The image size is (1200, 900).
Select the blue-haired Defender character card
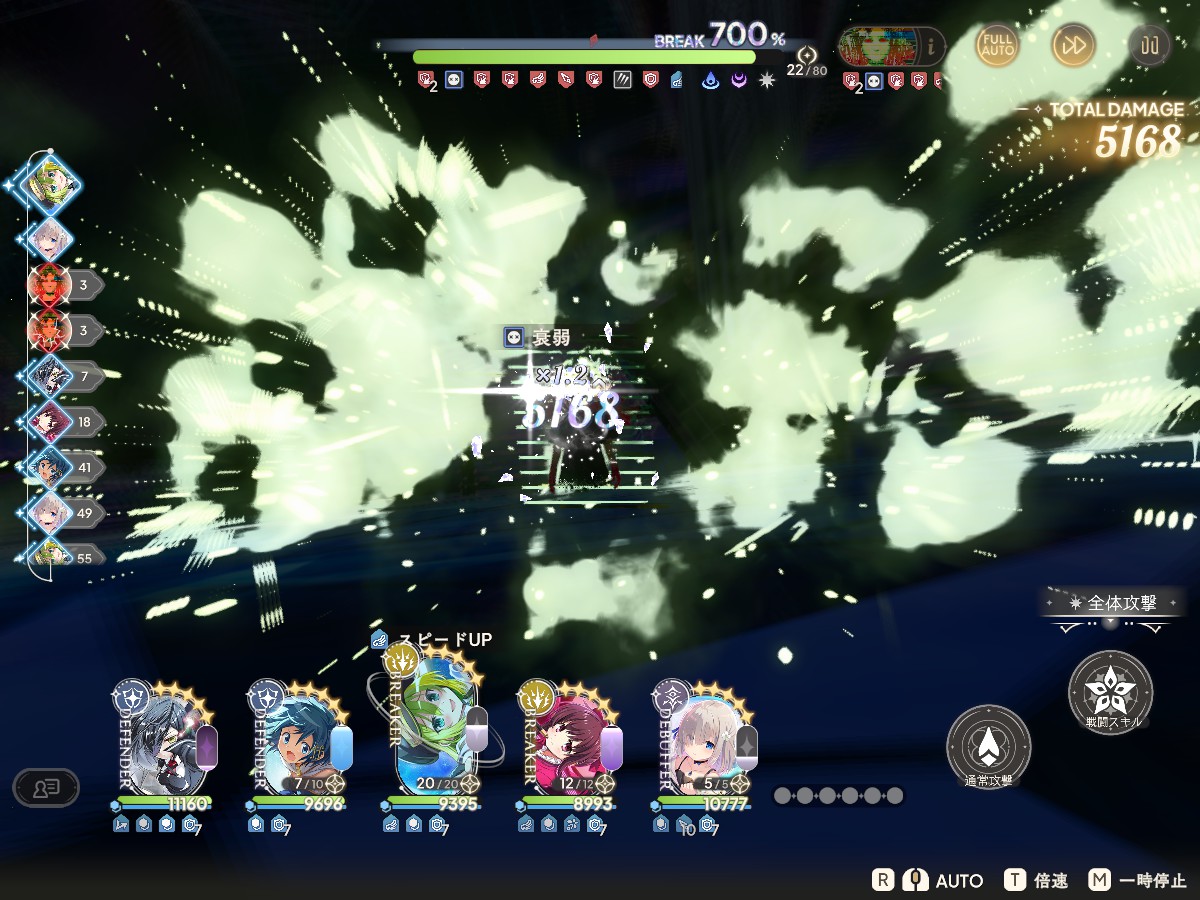tap(300, 742)
